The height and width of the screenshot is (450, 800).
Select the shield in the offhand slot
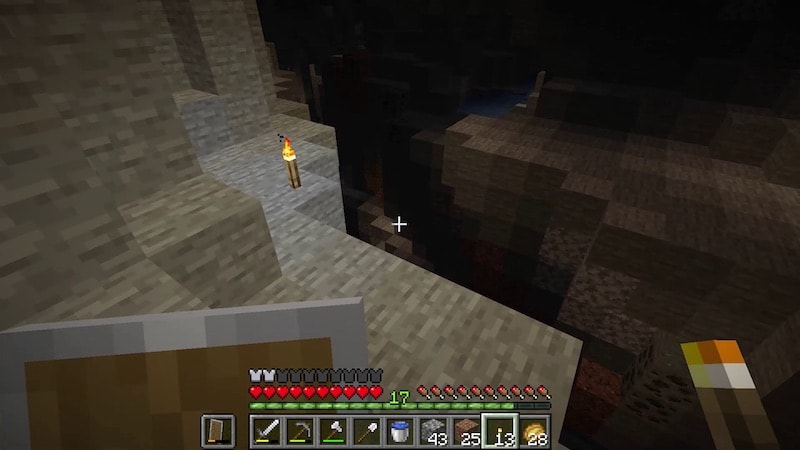(x=218, y=431)
